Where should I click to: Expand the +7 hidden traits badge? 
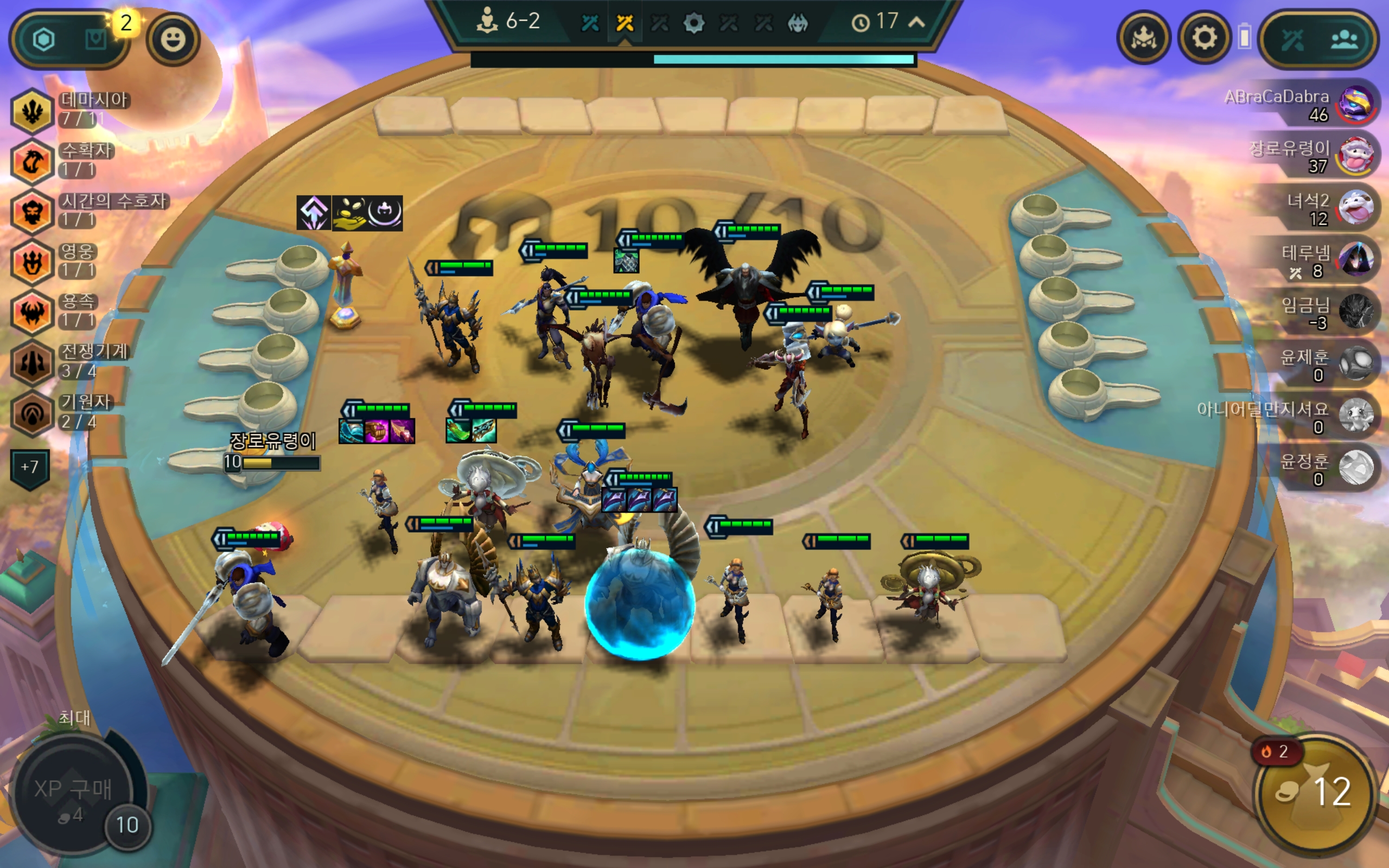pyautogui.click(x=30, y=467)
